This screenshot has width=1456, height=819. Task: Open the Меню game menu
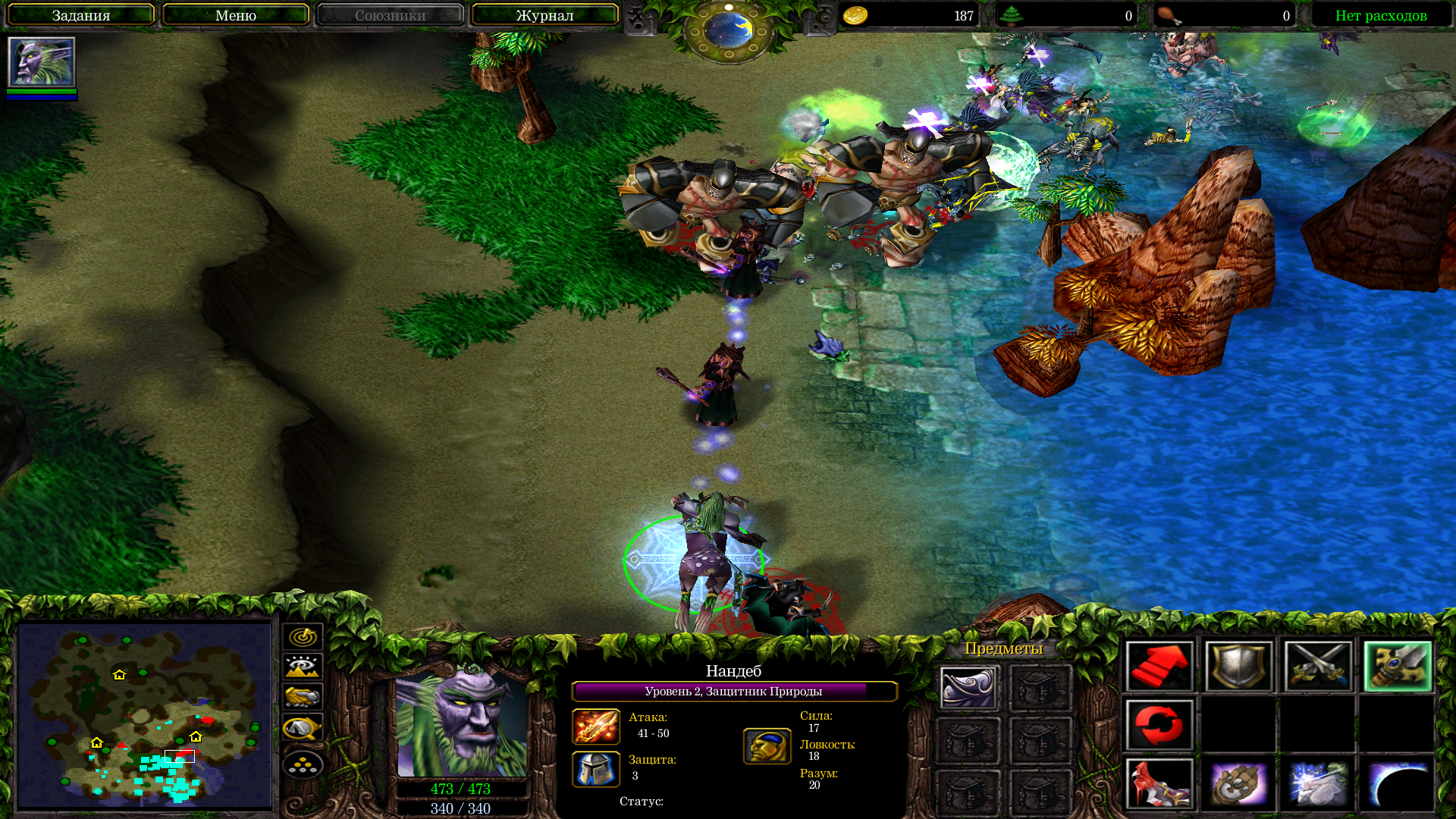[x=235, y=15]
